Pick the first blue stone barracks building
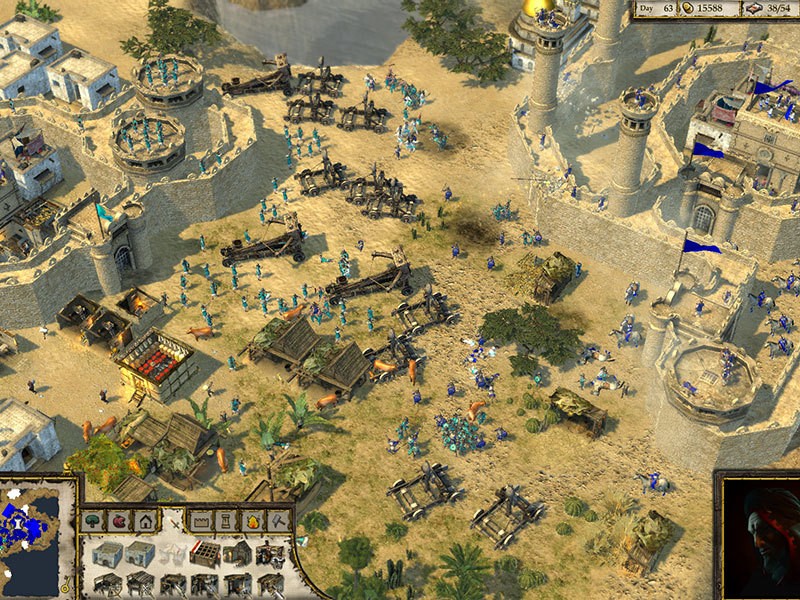 [107, 553]
